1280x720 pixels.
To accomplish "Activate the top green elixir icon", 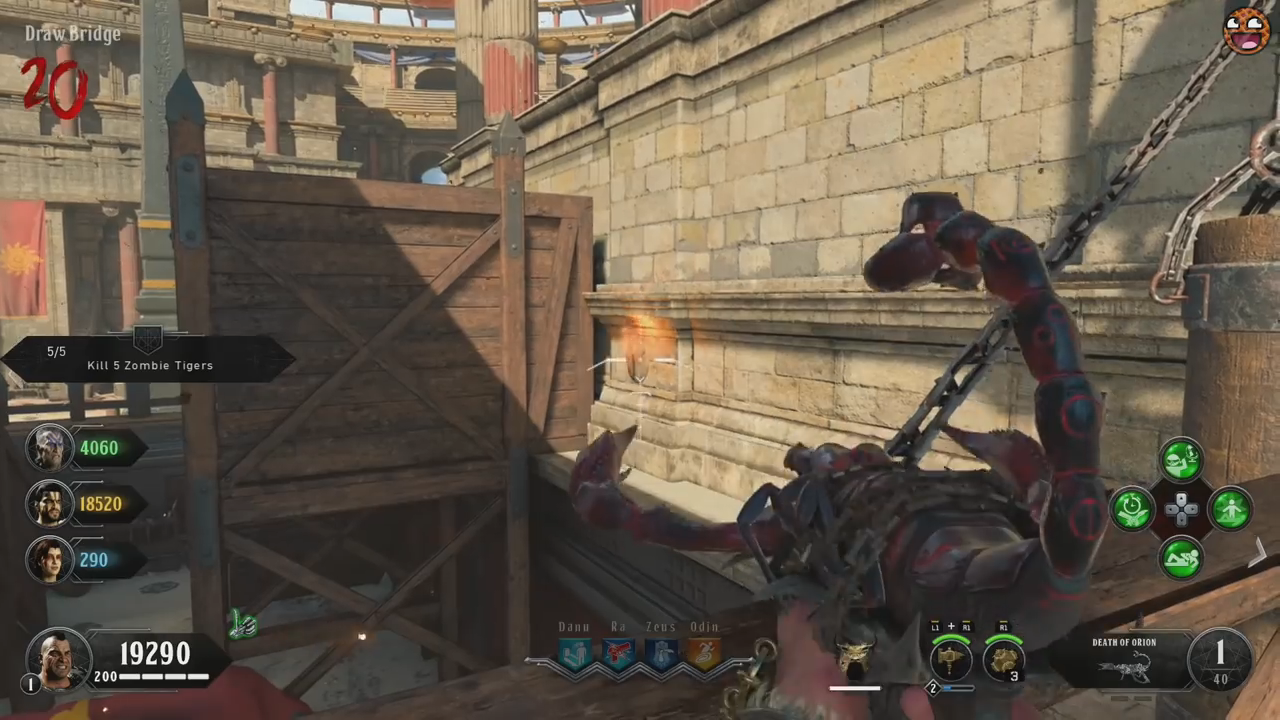I will 1181,460.
